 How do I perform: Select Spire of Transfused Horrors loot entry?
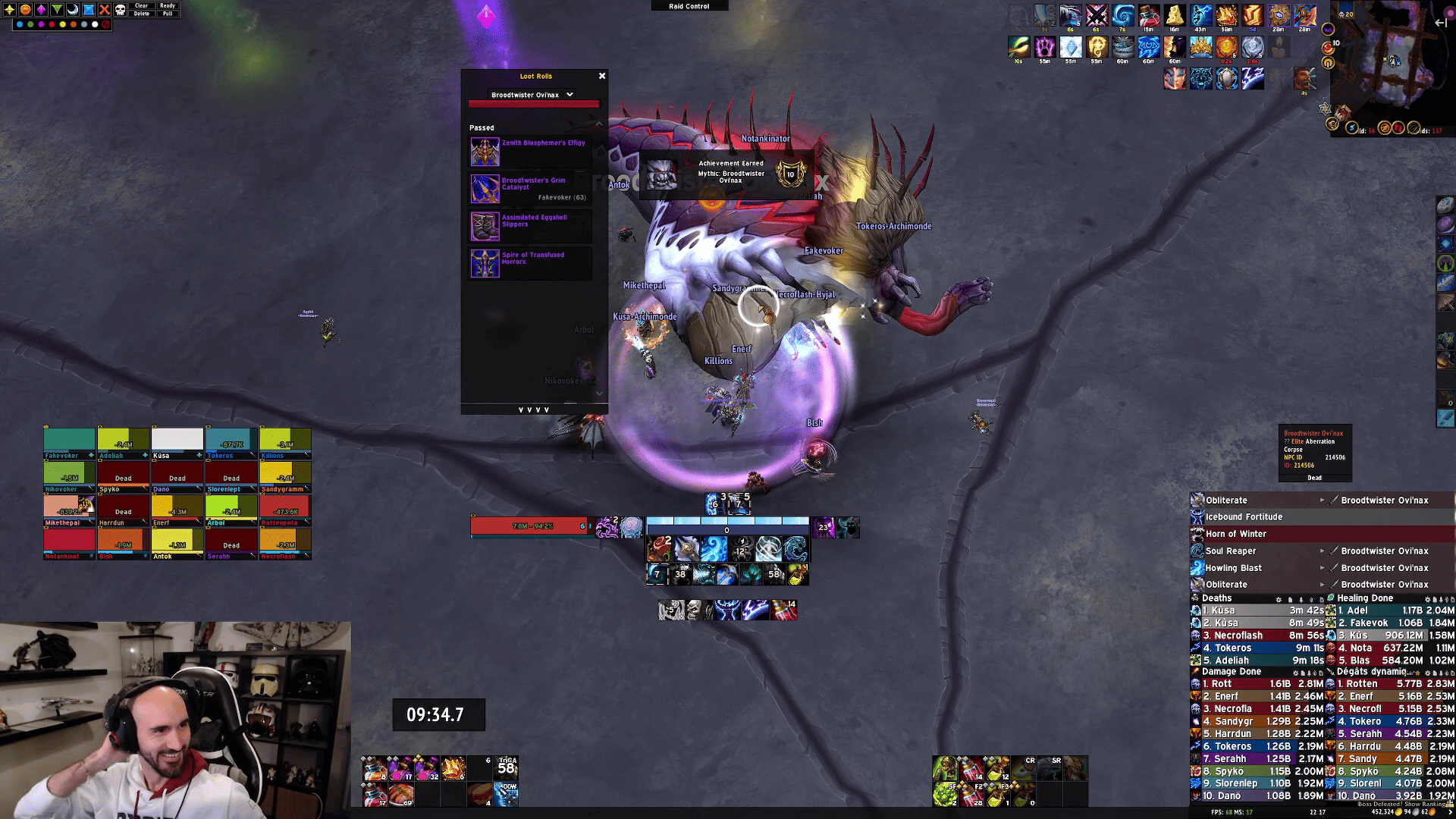(530, 263)
